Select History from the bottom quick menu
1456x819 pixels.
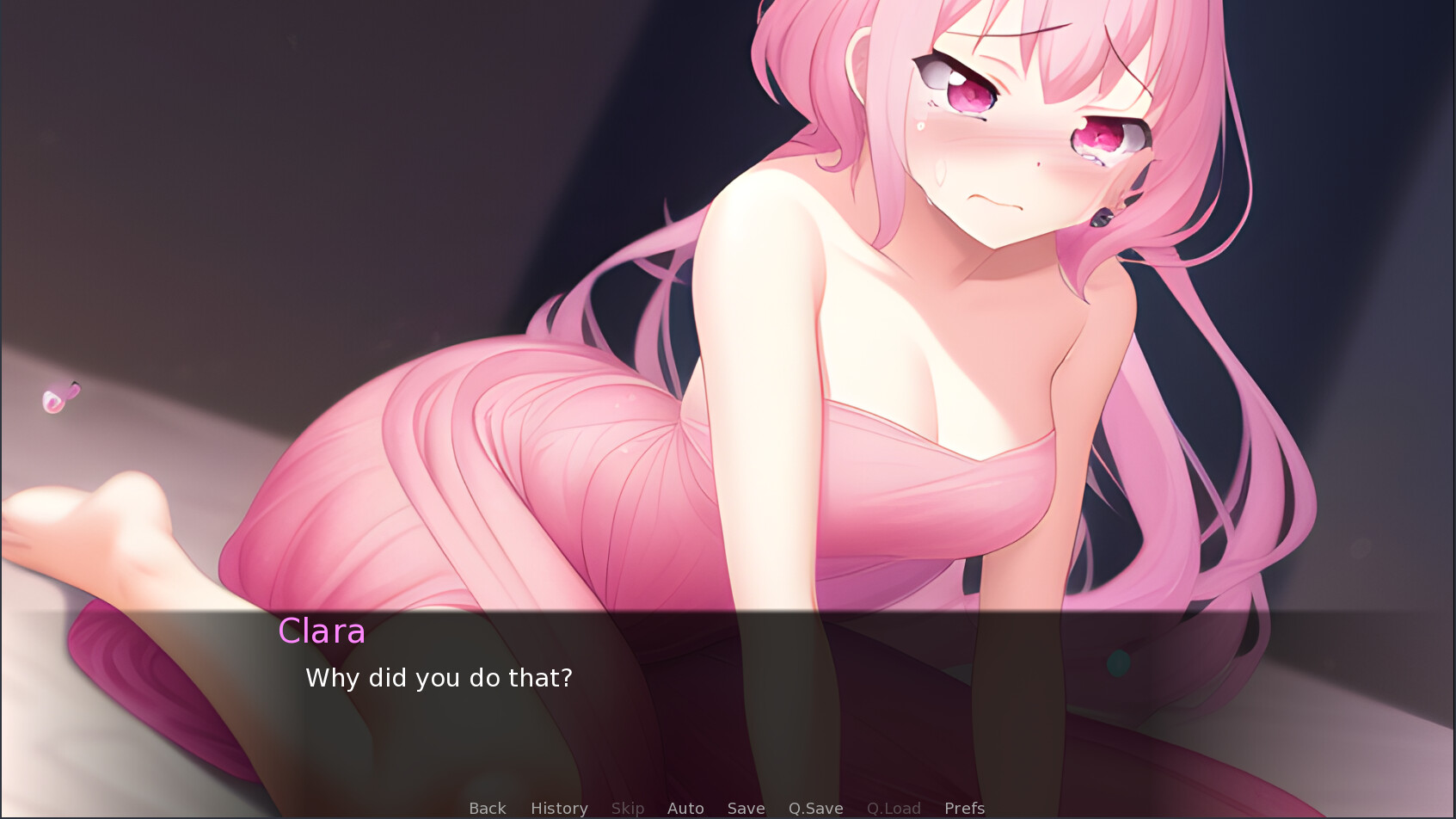coord(558,808)
